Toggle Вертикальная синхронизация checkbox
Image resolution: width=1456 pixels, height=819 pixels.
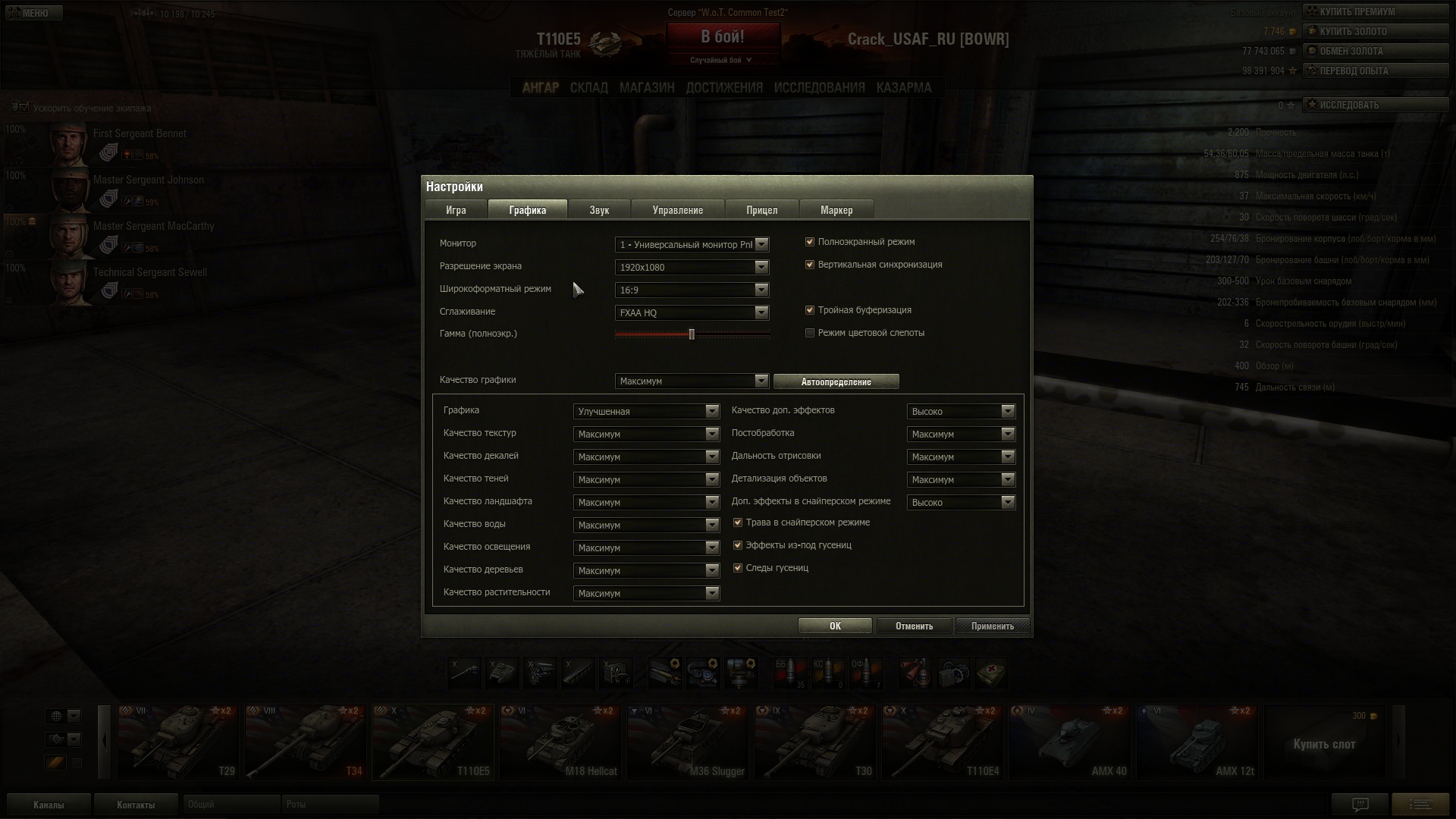(x=810, y=265)
